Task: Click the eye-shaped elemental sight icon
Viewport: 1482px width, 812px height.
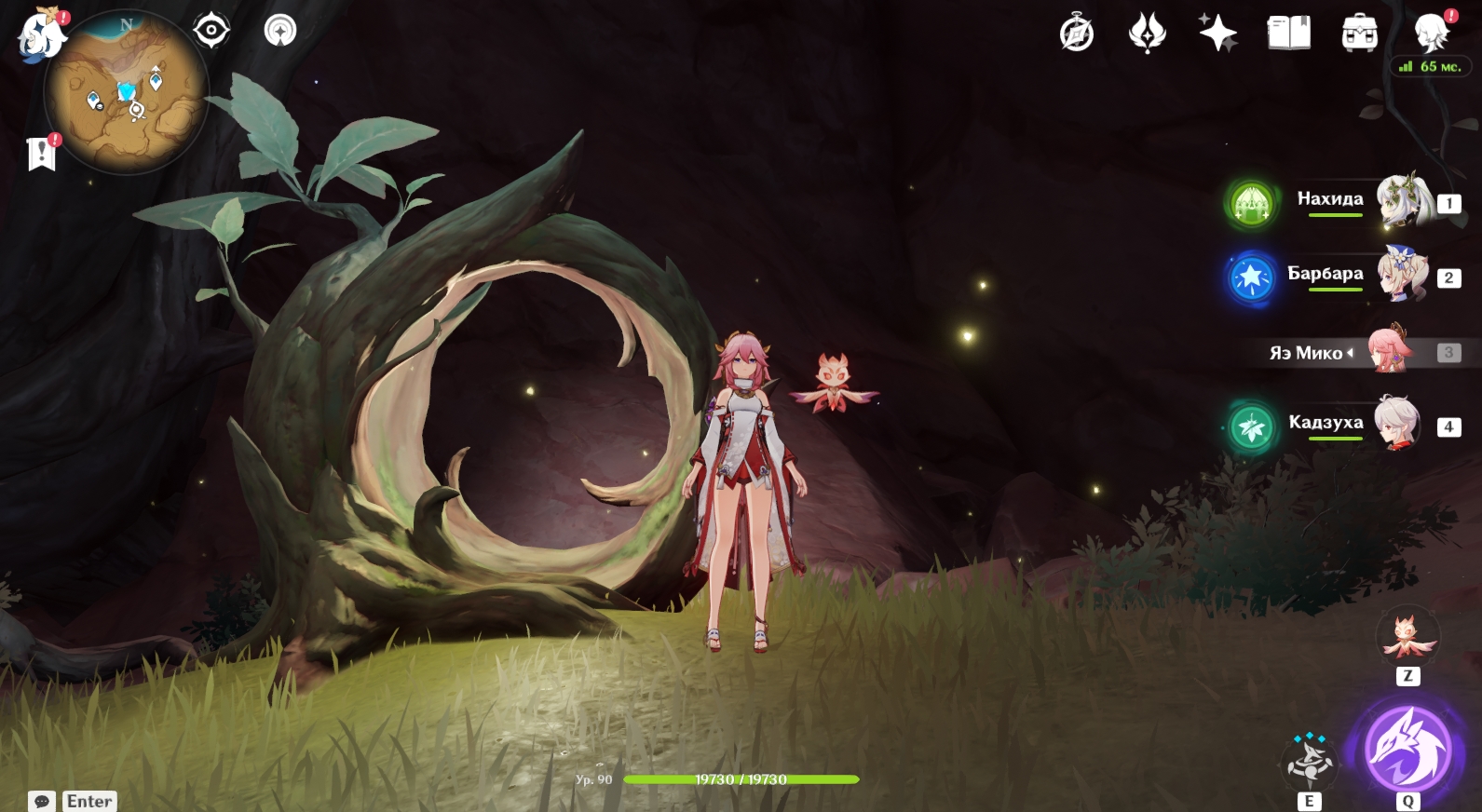Action: coord(211,31)
